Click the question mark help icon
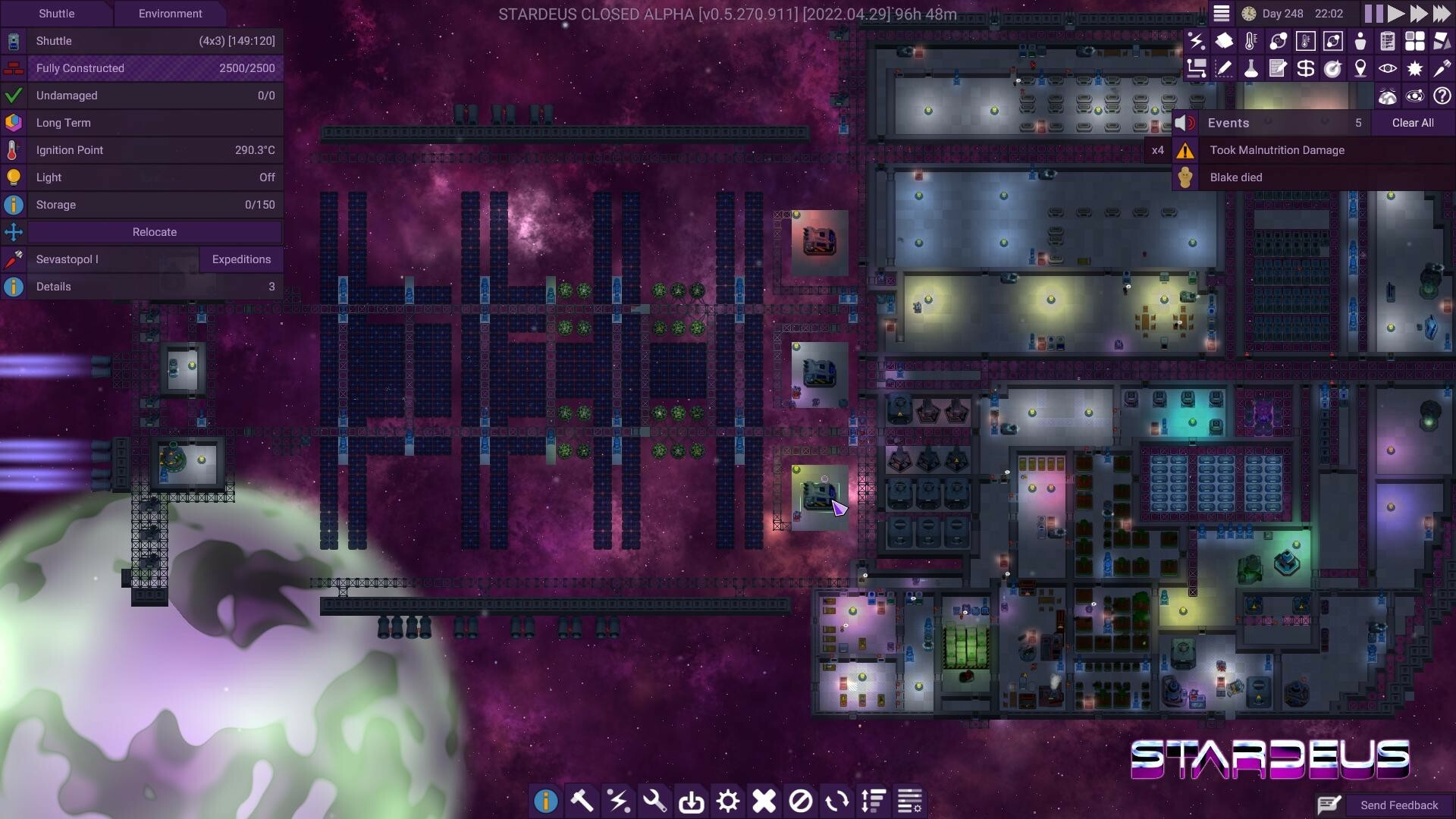The image size is (1456, 819). tap(1442, 96)
